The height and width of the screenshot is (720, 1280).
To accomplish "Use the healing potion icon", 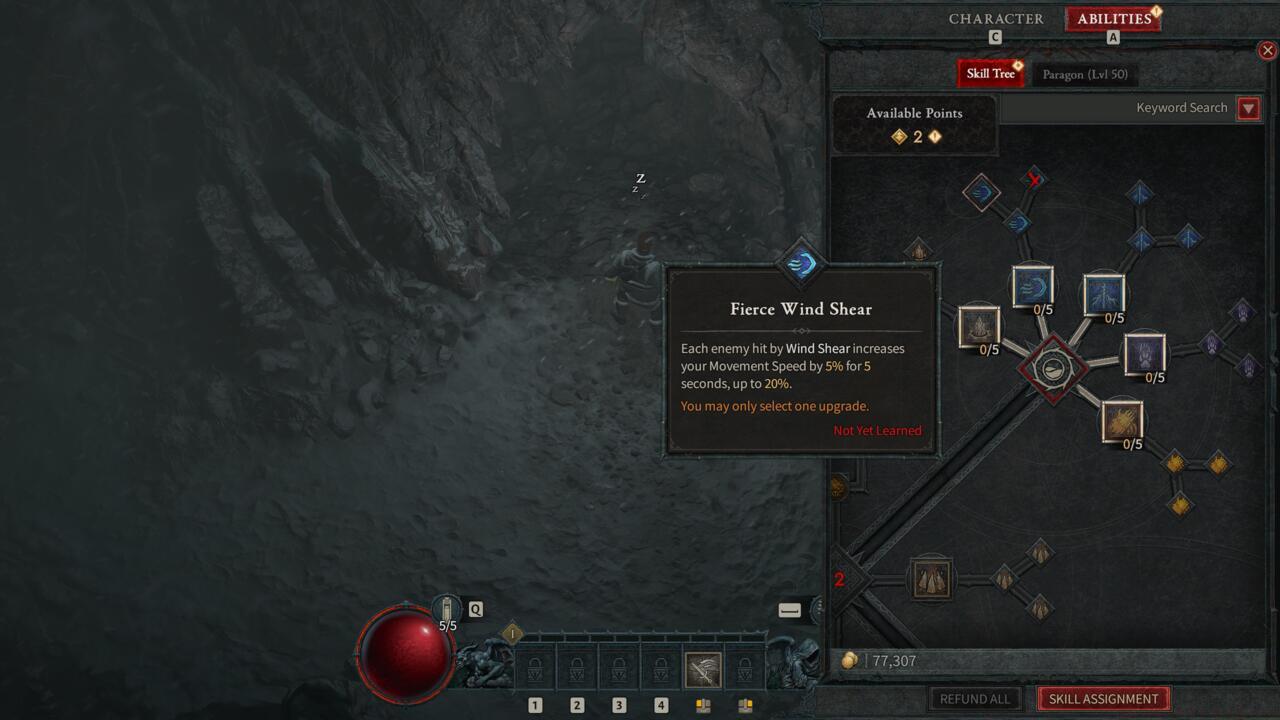I will tap(446, 608).
